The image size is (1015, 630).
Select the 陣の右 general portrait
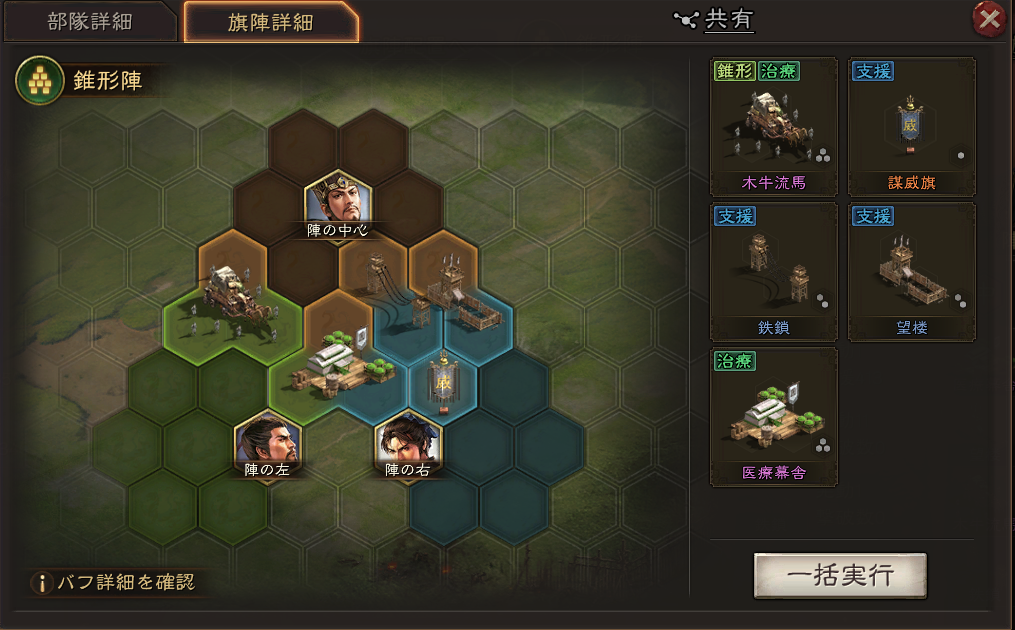pos(407,441)
